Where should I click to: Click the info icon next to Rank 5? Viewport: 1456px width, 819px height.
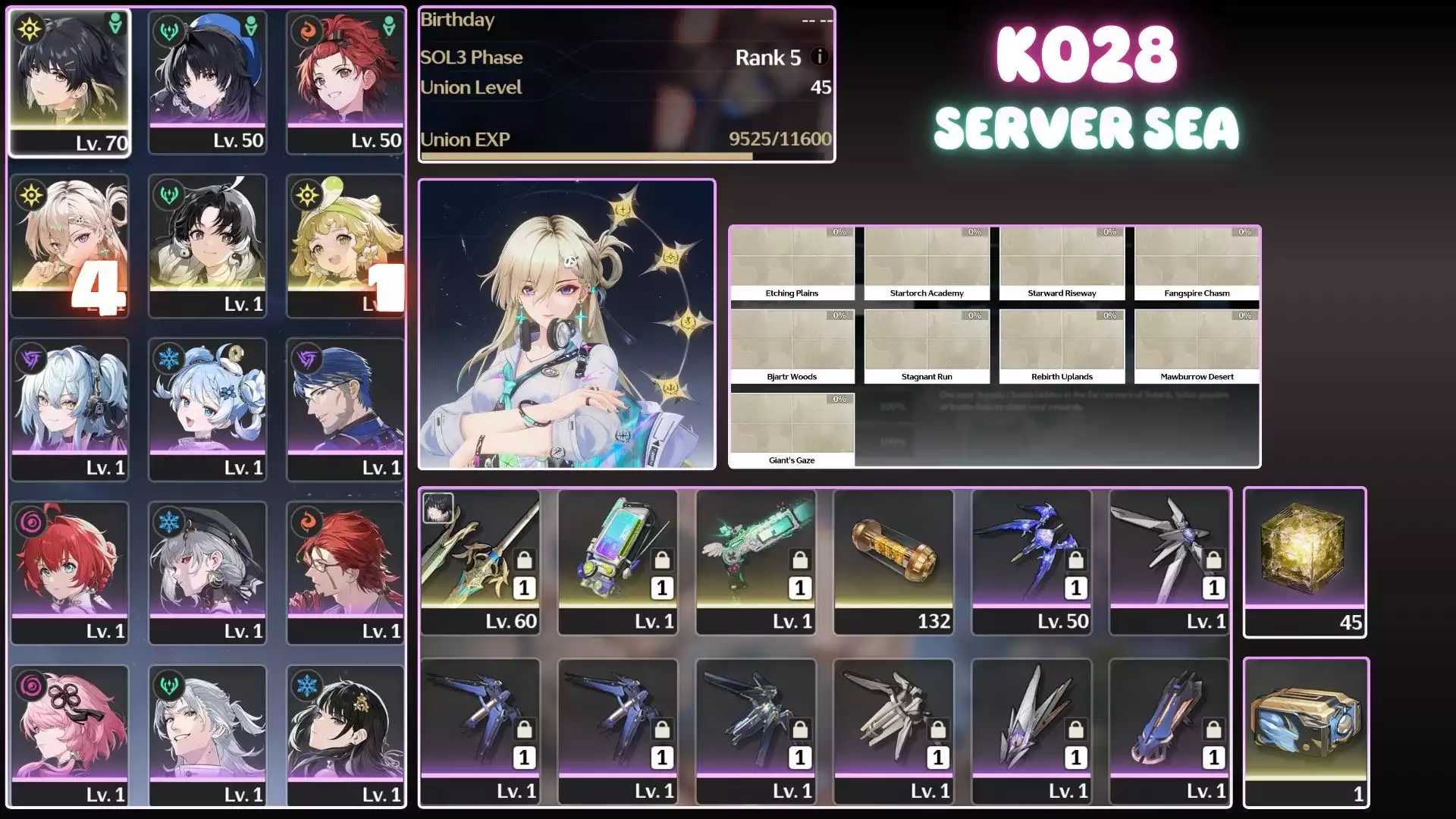[x=818, y=57]
